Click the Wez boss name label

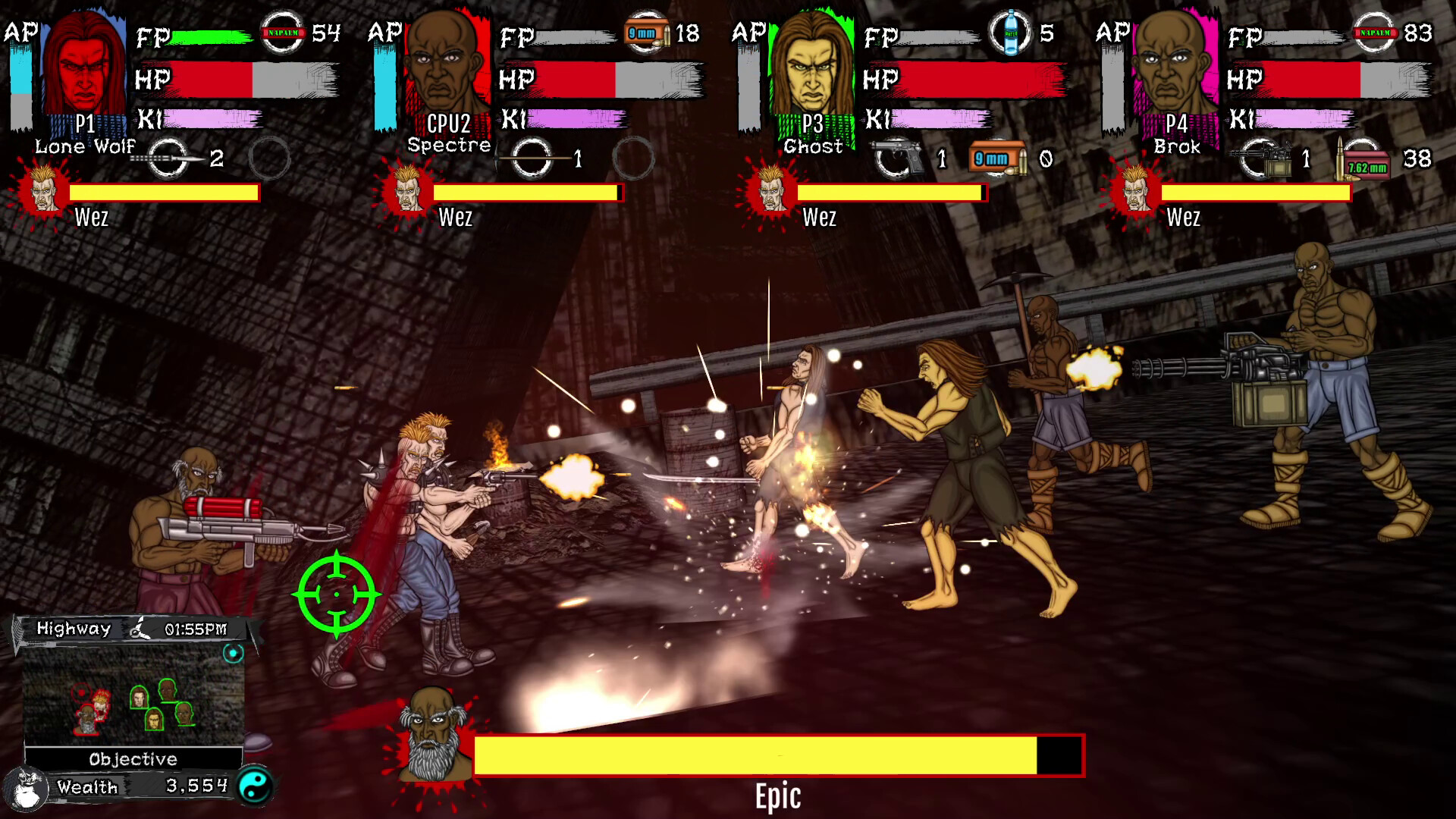pyautogui.click(x=91, y=219)
